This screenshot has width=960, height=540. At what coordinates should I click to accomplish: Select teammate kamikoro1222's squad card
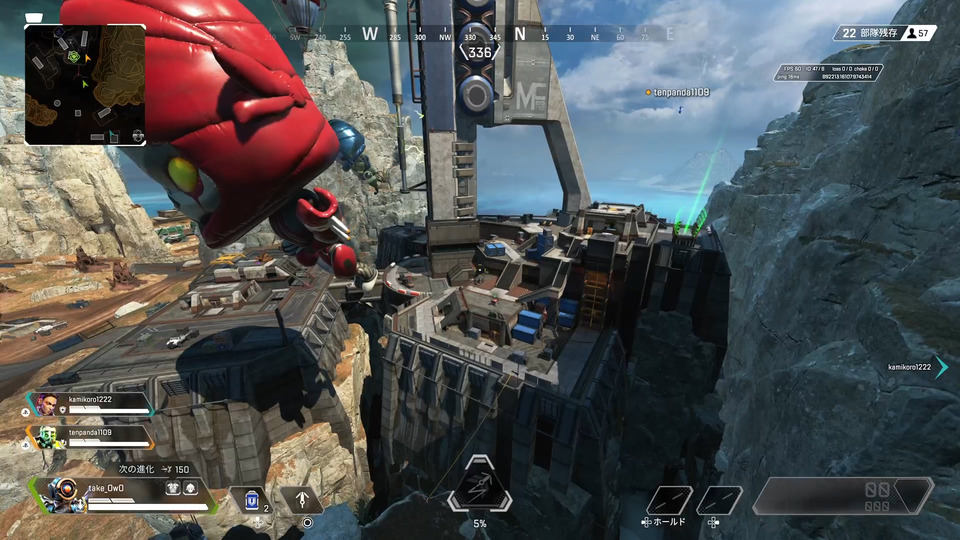tap(92, 403)
